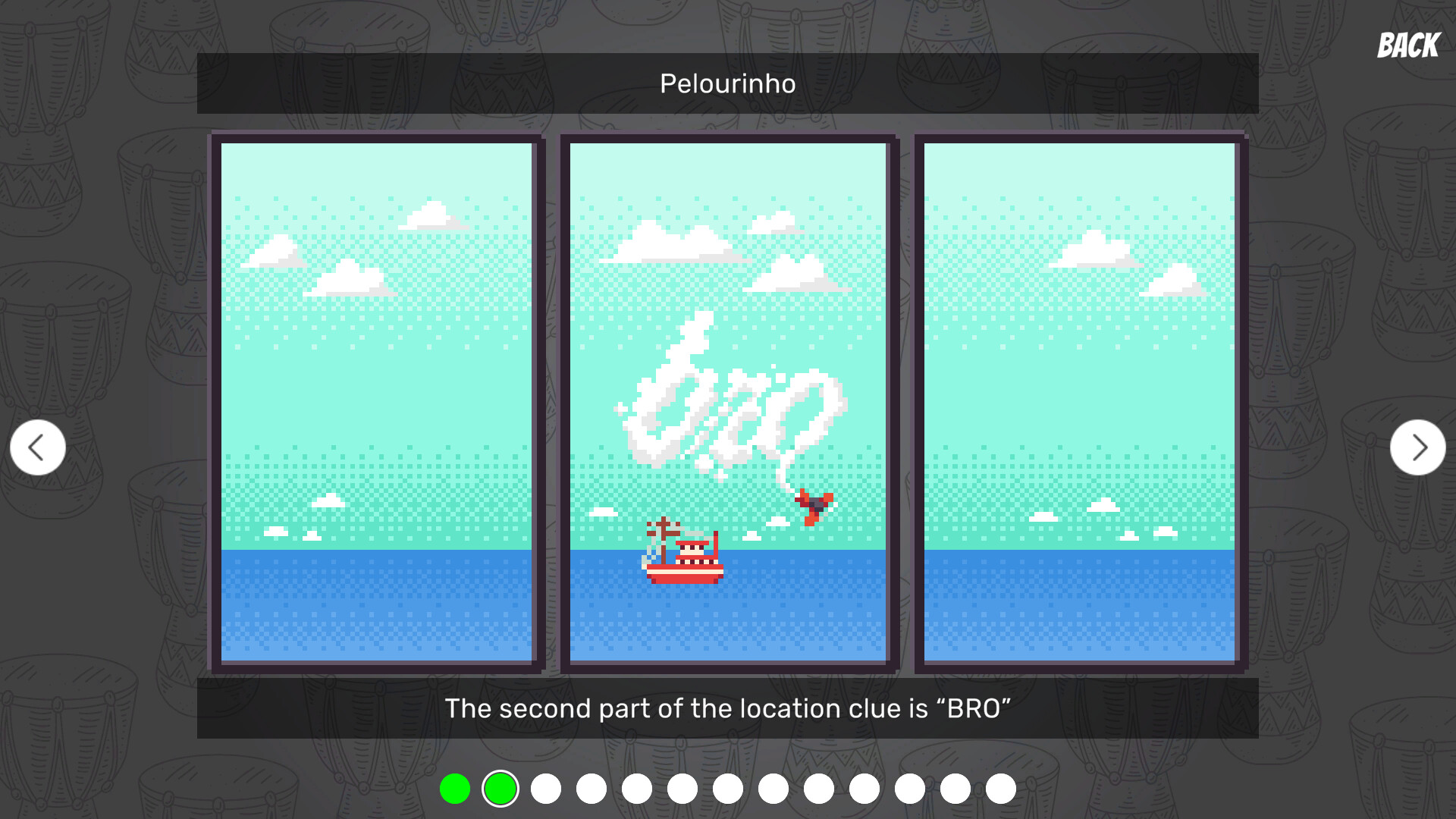The image size is (1456, 819).
Task: Click the sixth white pagination dot
Action: click(774, 789)
